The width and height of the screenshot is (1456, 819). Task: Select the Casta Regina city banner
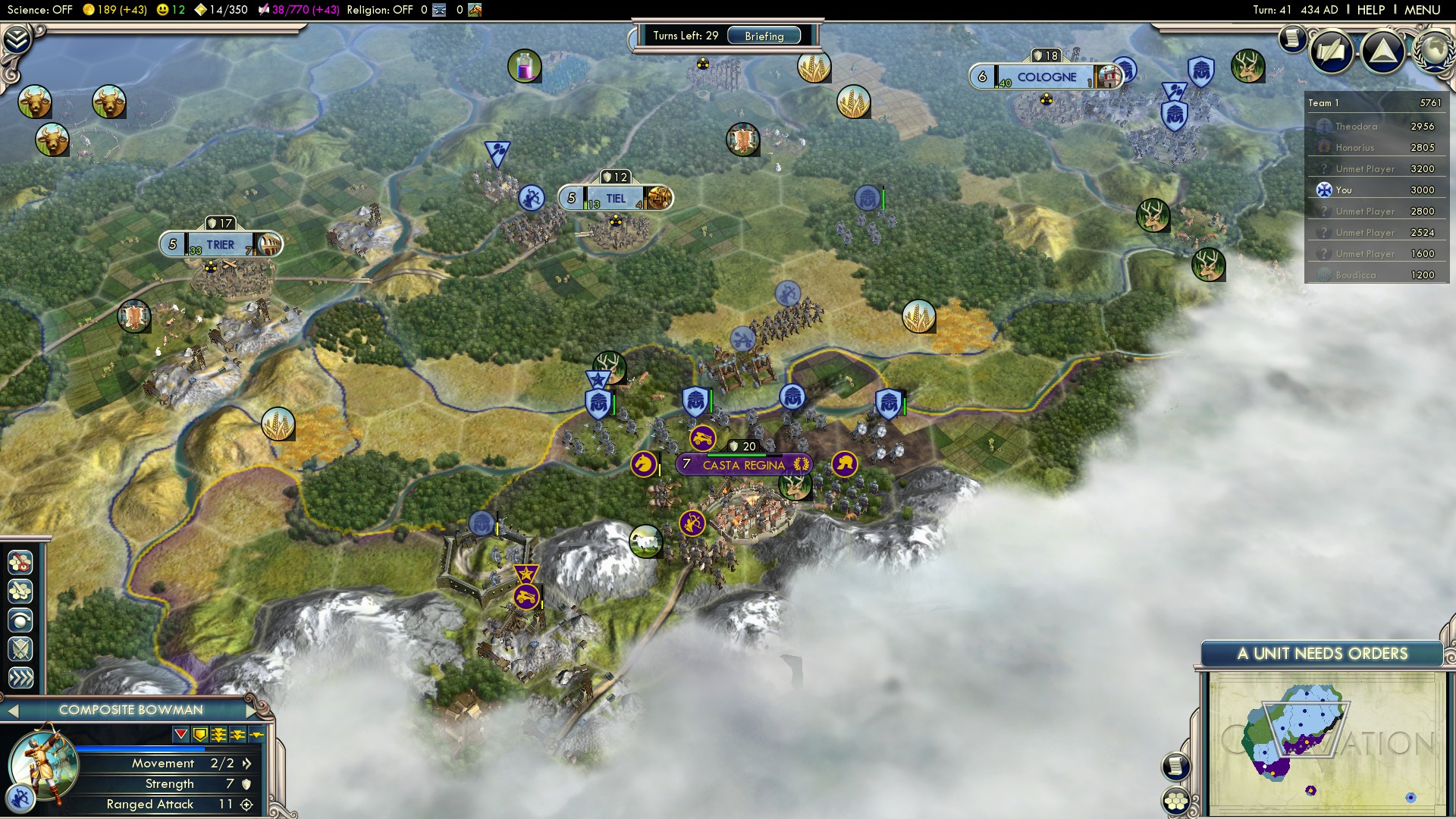pos(743,465)
